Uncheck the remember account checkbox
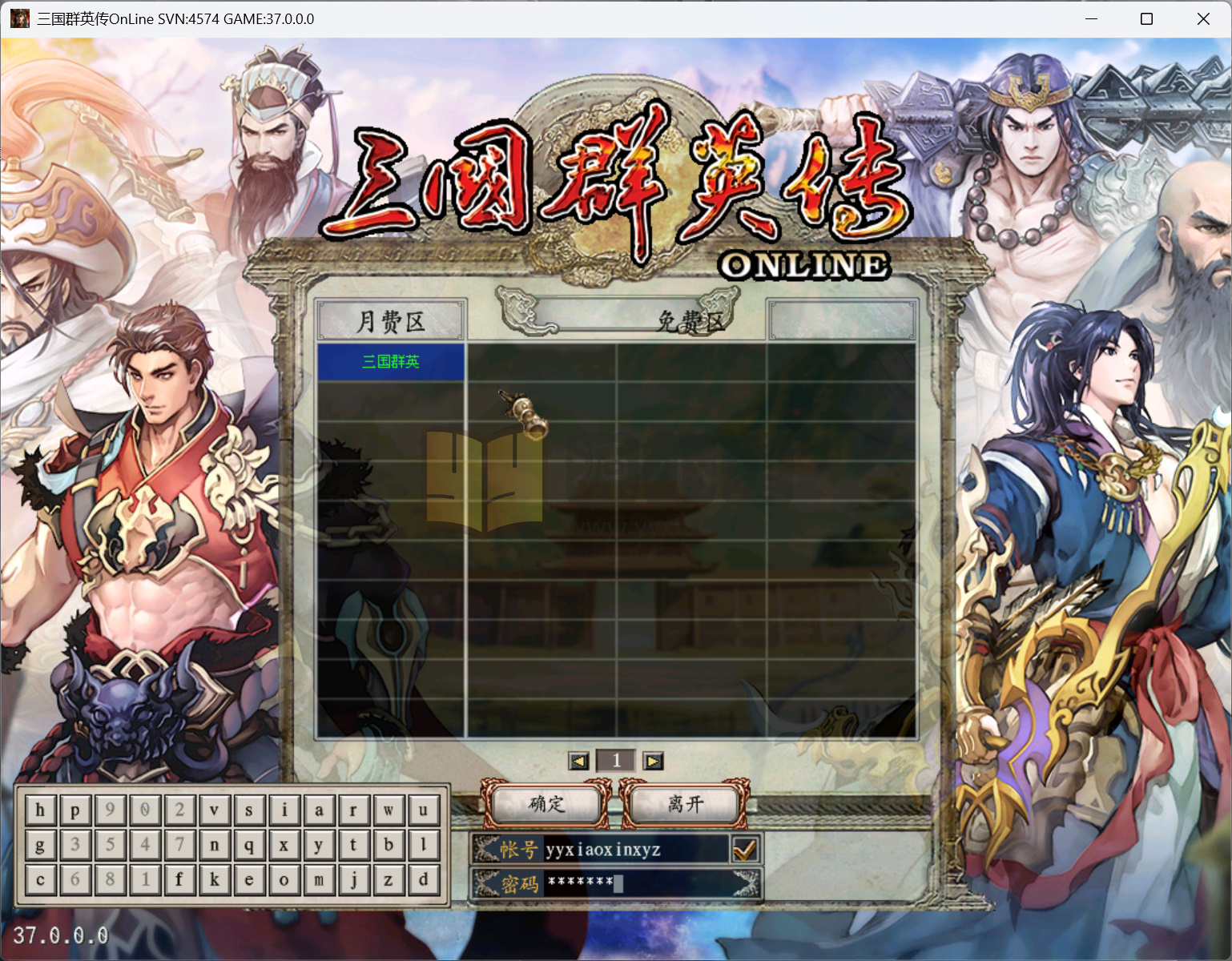 pyautogui.click(x=745, y=849)
